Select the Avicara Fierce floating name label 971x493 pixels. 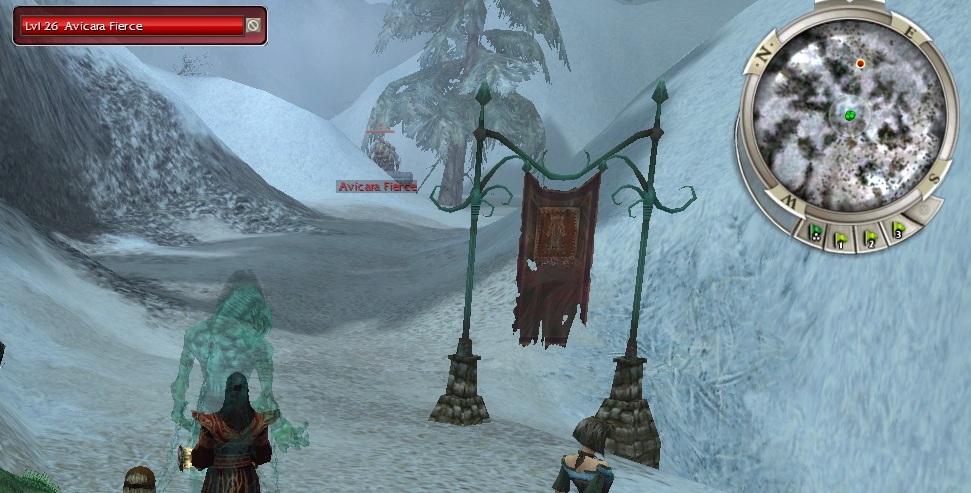pyautogui.click(x=376, y=187)
